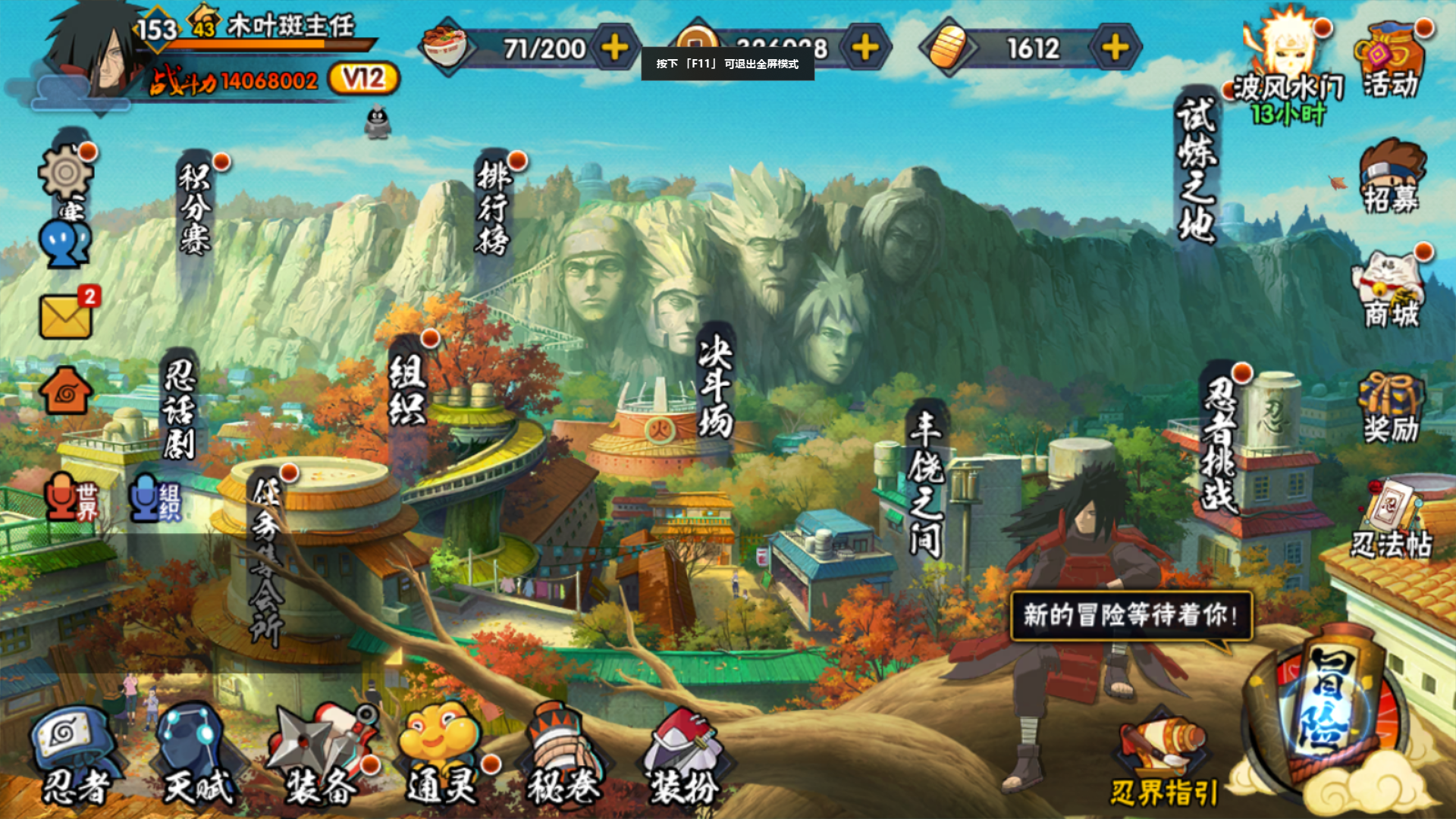The width and height of the screenshot is (1456, 819).
Task: Open the 忍法帖 scroll pass
Action: tap(1391, 522)
